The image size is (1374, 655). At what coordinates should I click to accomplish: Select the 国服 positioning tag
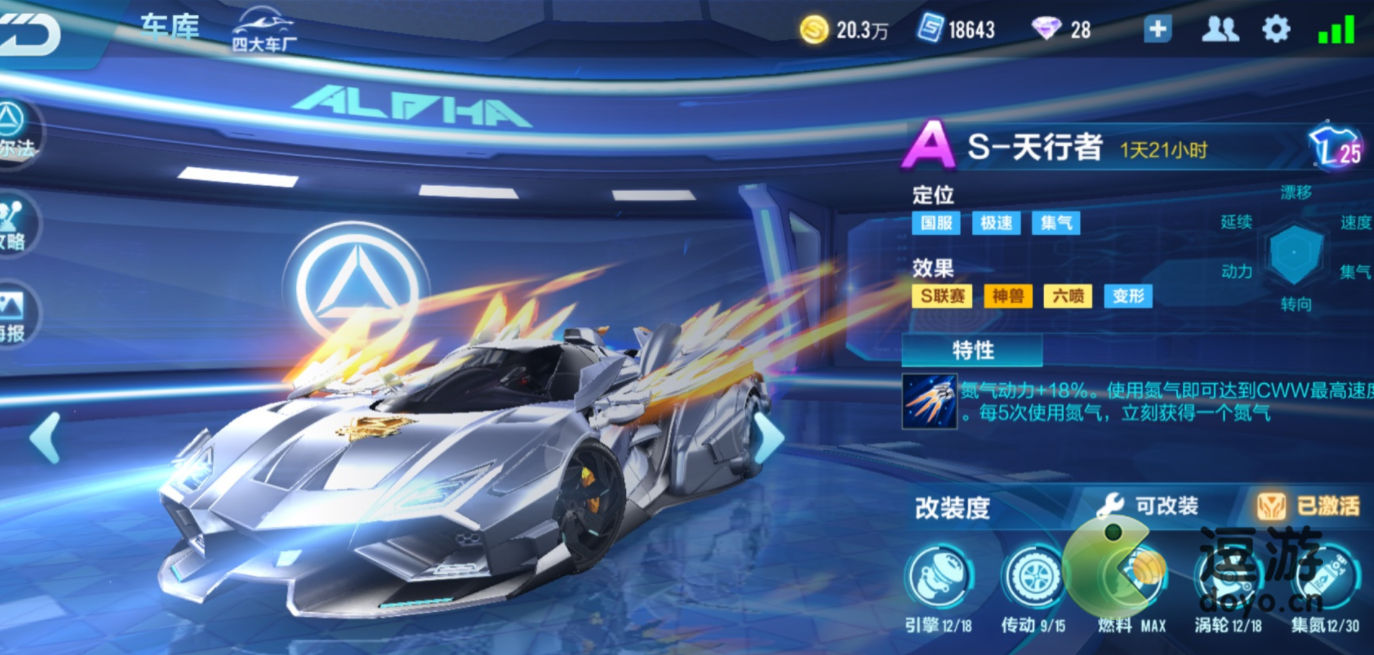coord(936,223)
